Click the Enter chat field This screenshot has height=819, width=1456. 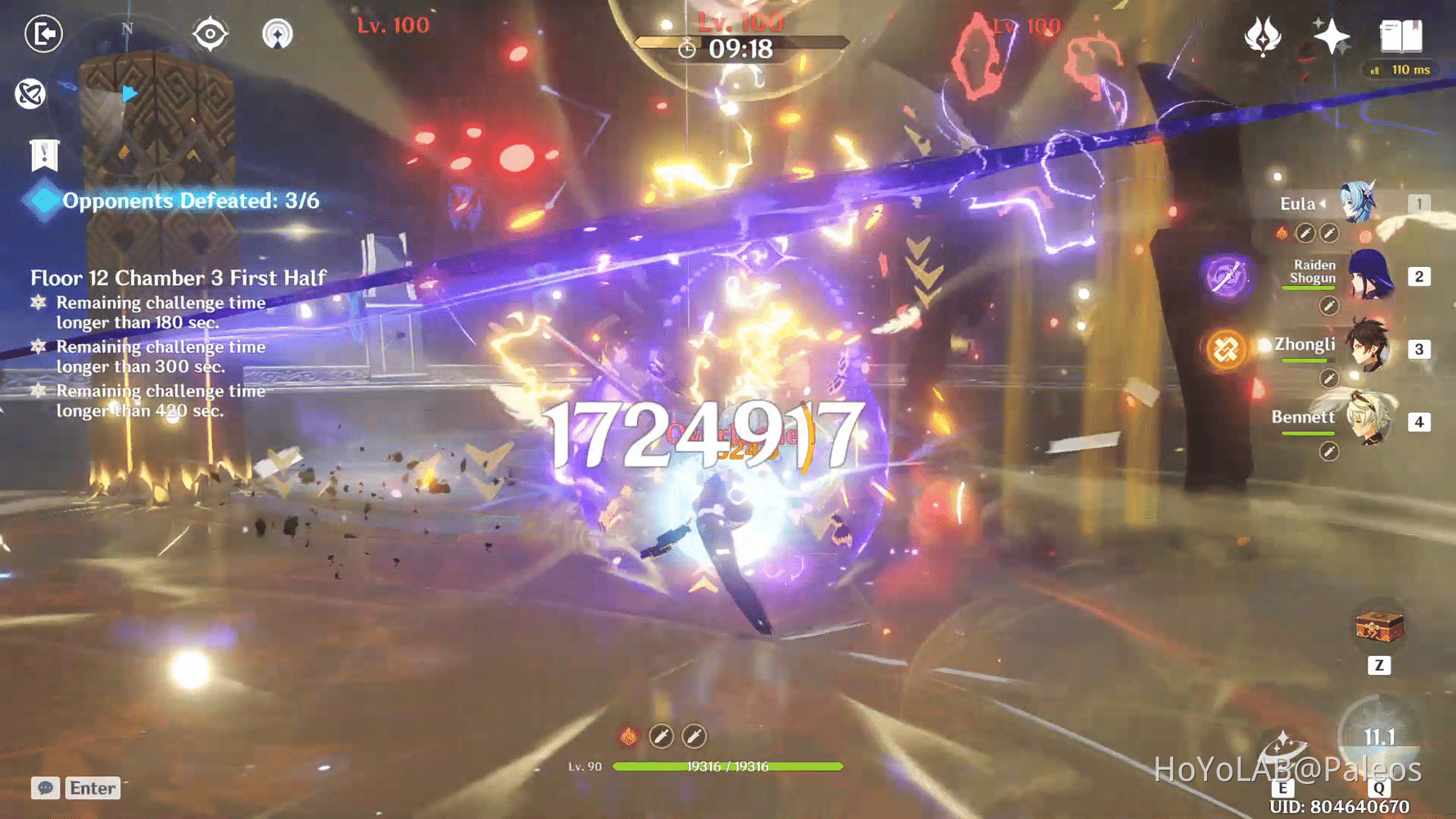tap(93, 788)
